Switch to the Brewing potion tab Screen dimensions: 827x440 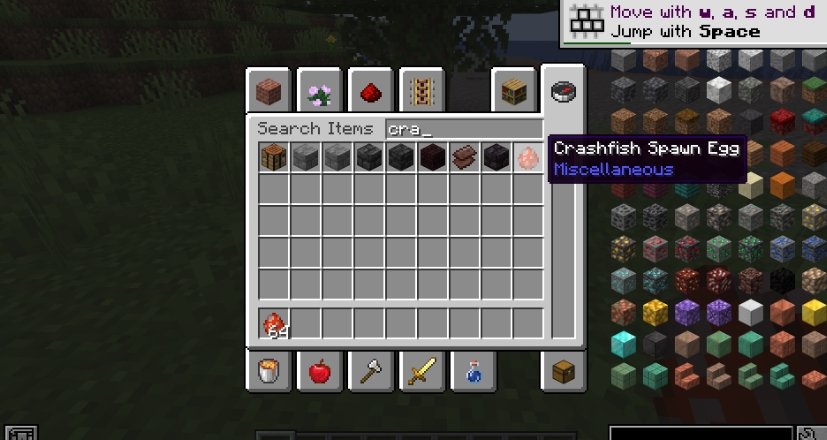click(x=472, y=372)
